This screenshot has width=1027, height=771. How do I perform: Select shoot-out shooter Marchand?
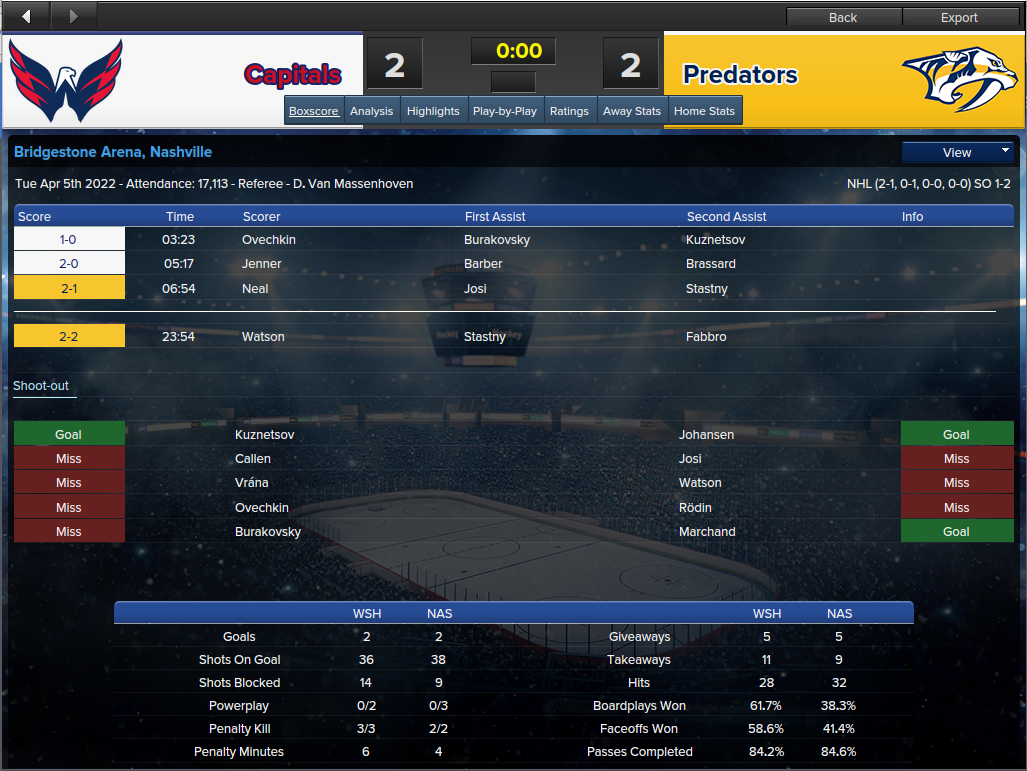(707, 532)
